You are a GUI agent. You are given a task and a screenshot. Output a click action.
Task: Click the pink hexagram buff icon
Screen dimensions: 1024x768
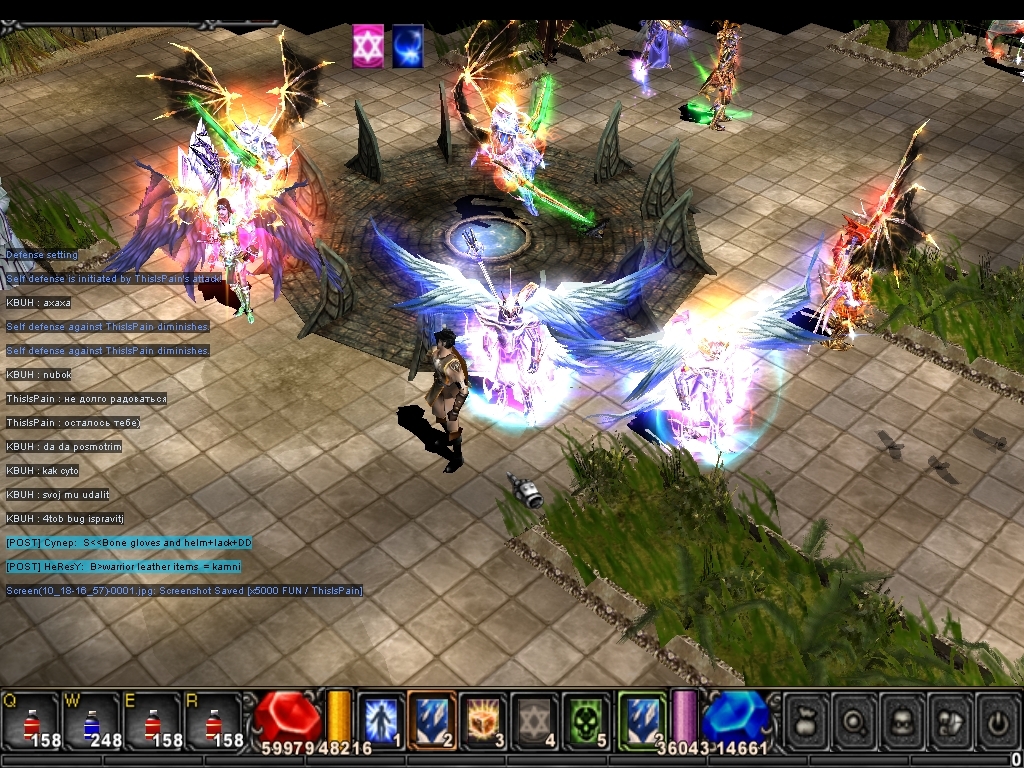point(368,47)
